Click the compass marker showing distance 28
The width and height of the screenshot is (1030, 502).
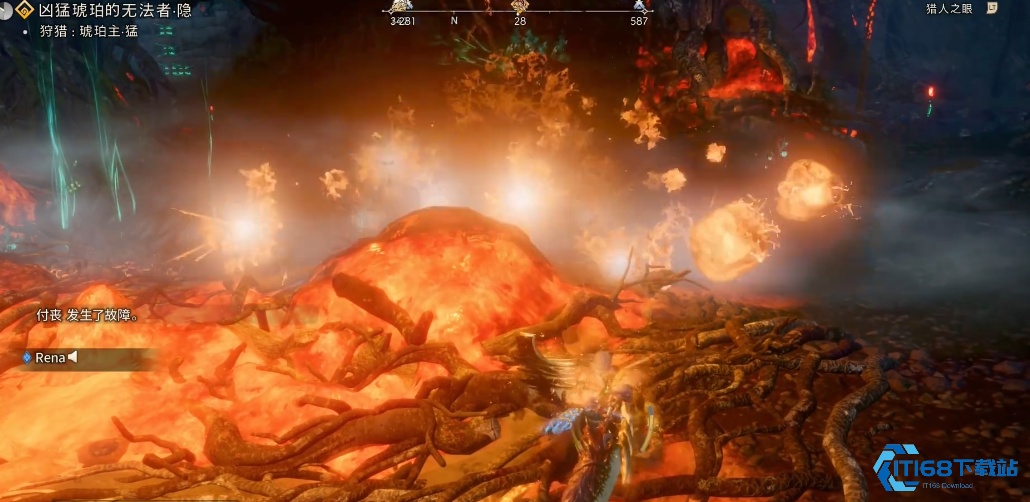(519, 6)
